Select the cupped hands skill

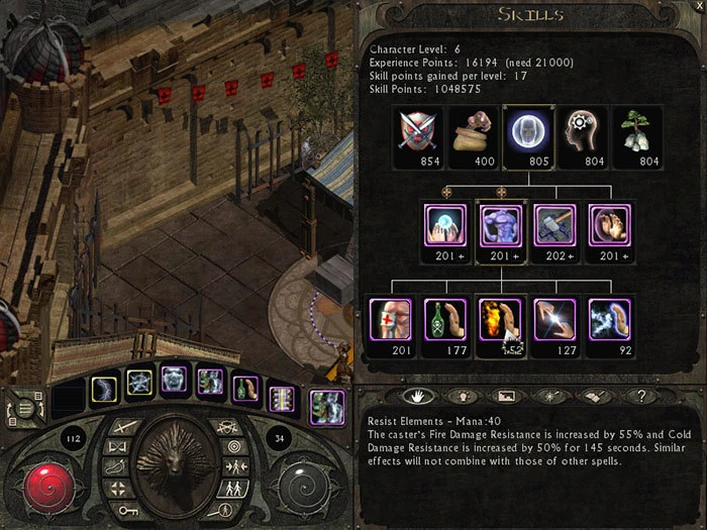[x=609, y=226]
